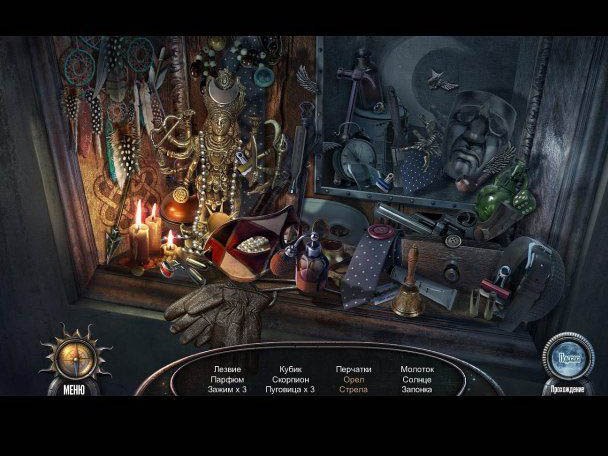
Task: Activate the blue crystal hint orb
Action: coord(567,355)
